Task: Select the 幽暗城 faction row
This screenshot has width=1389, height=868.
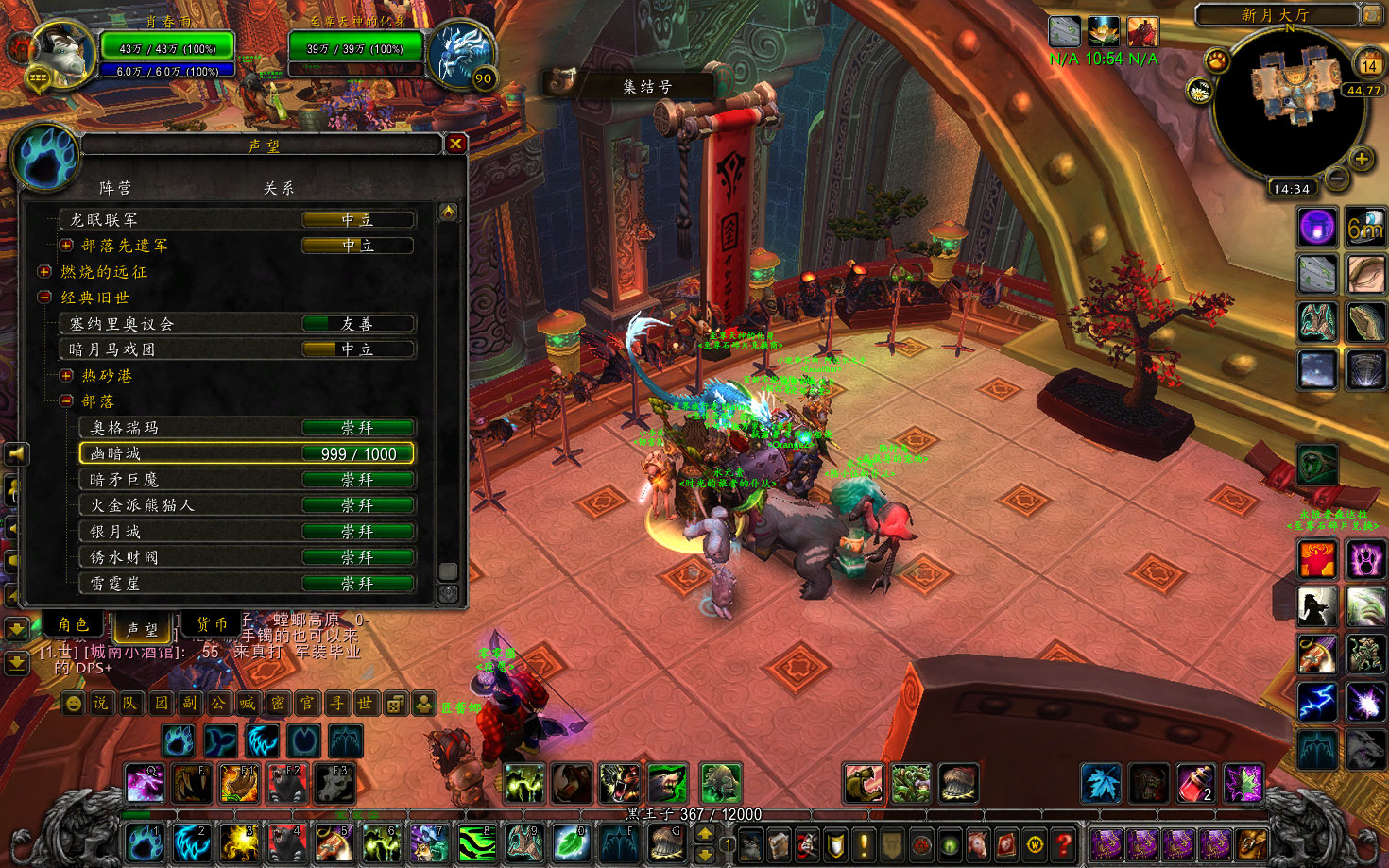Action: click(247, 453)
